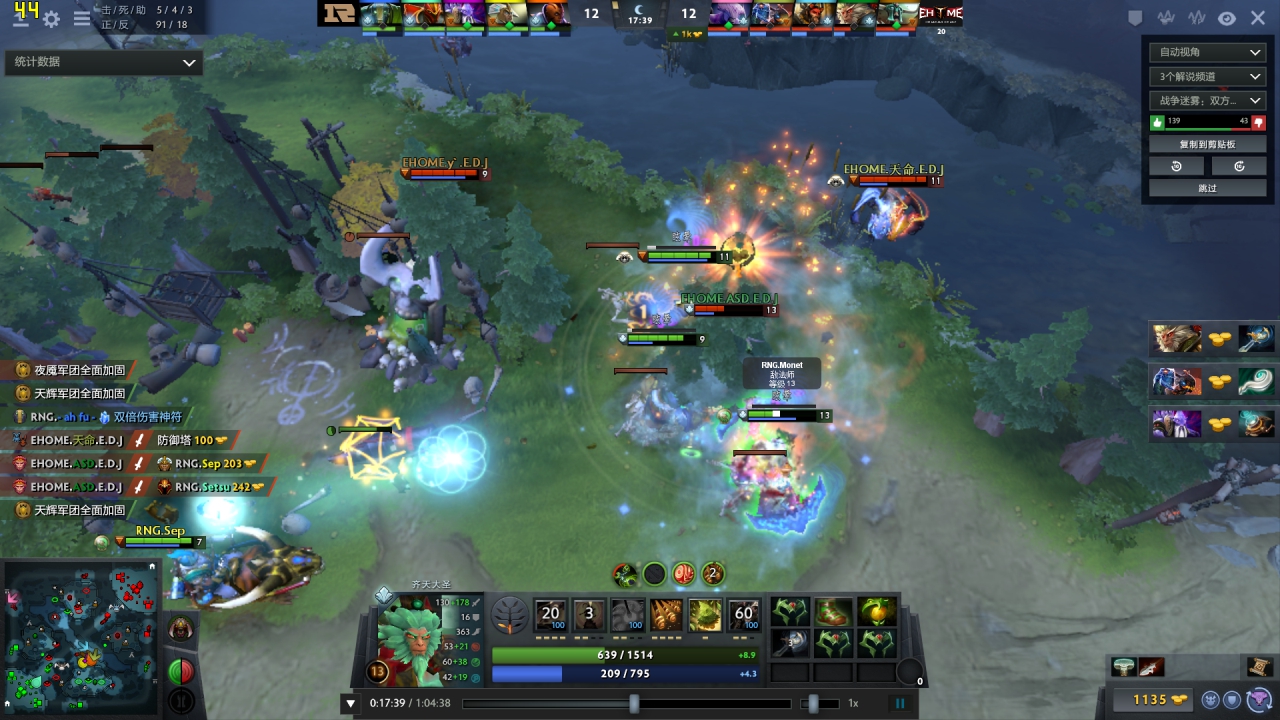Click the 复制到剪贴板 copy to clipboard button
Image resolution: width=1280 pixels, height=720 pixels.
point(1208,144)
